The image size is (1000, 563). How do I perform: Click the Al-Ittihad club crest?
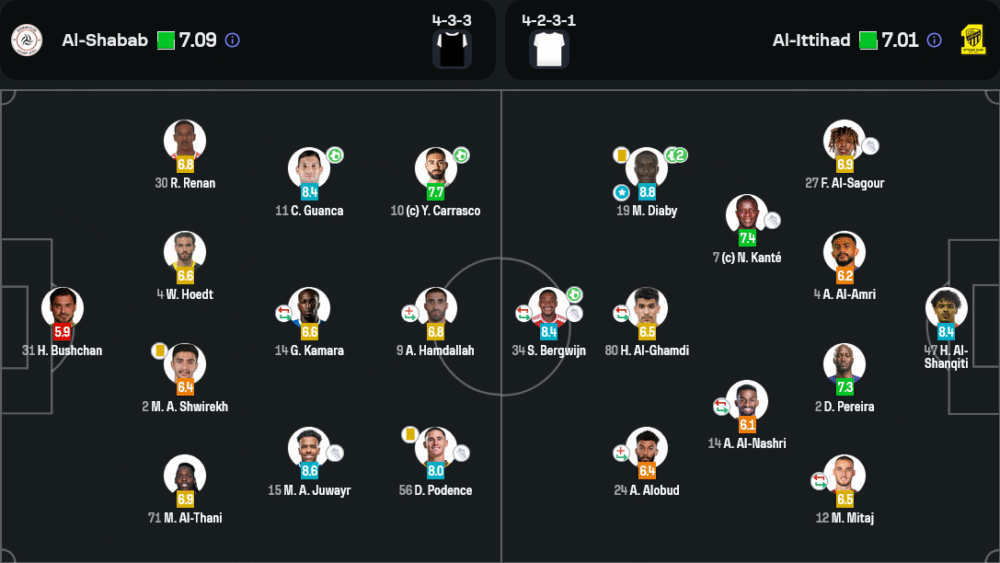972,41
